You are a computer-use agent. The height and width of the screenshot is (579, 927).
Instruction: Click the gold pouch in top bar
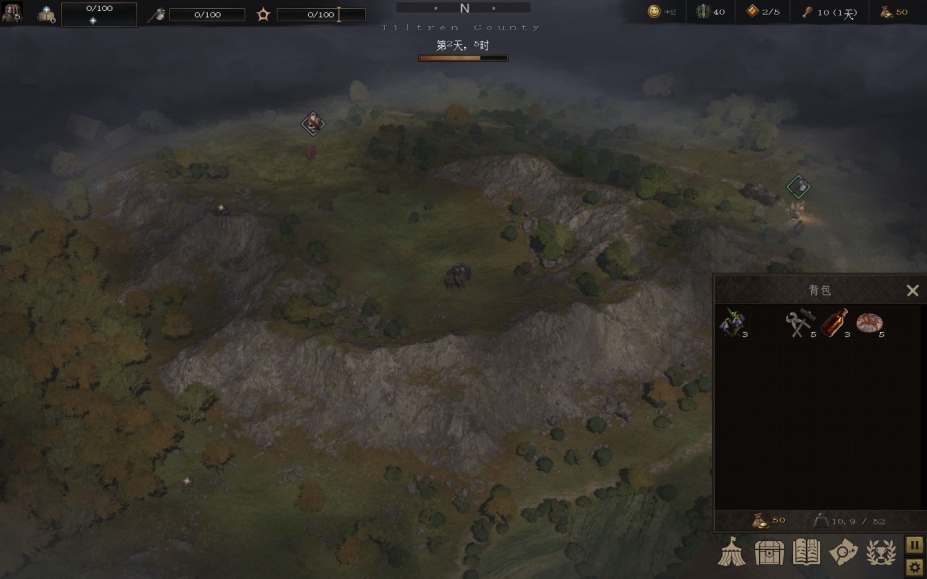pos(886,12)
